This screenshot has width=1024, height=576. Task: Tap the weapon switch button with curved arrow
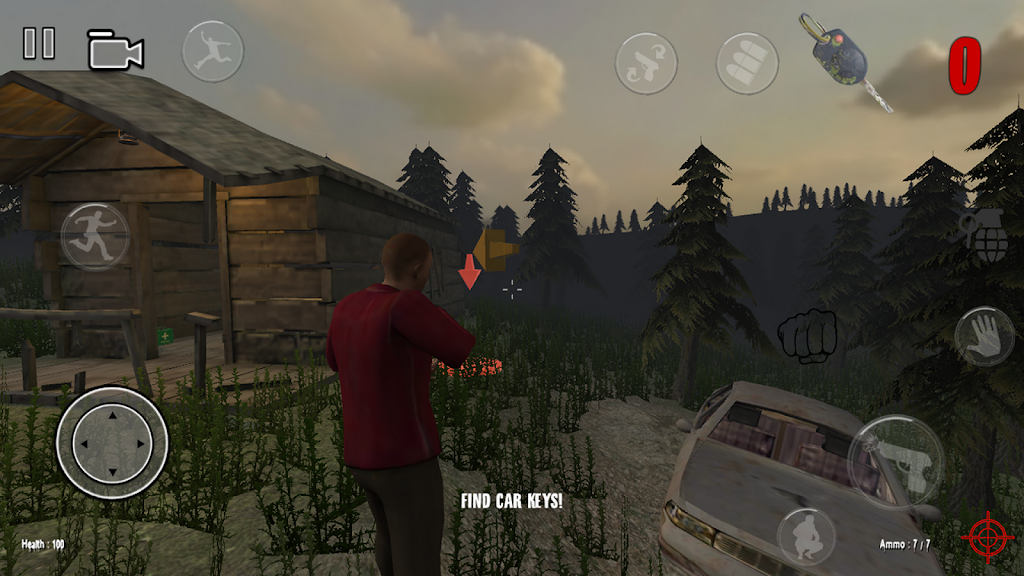coord(645,64)
